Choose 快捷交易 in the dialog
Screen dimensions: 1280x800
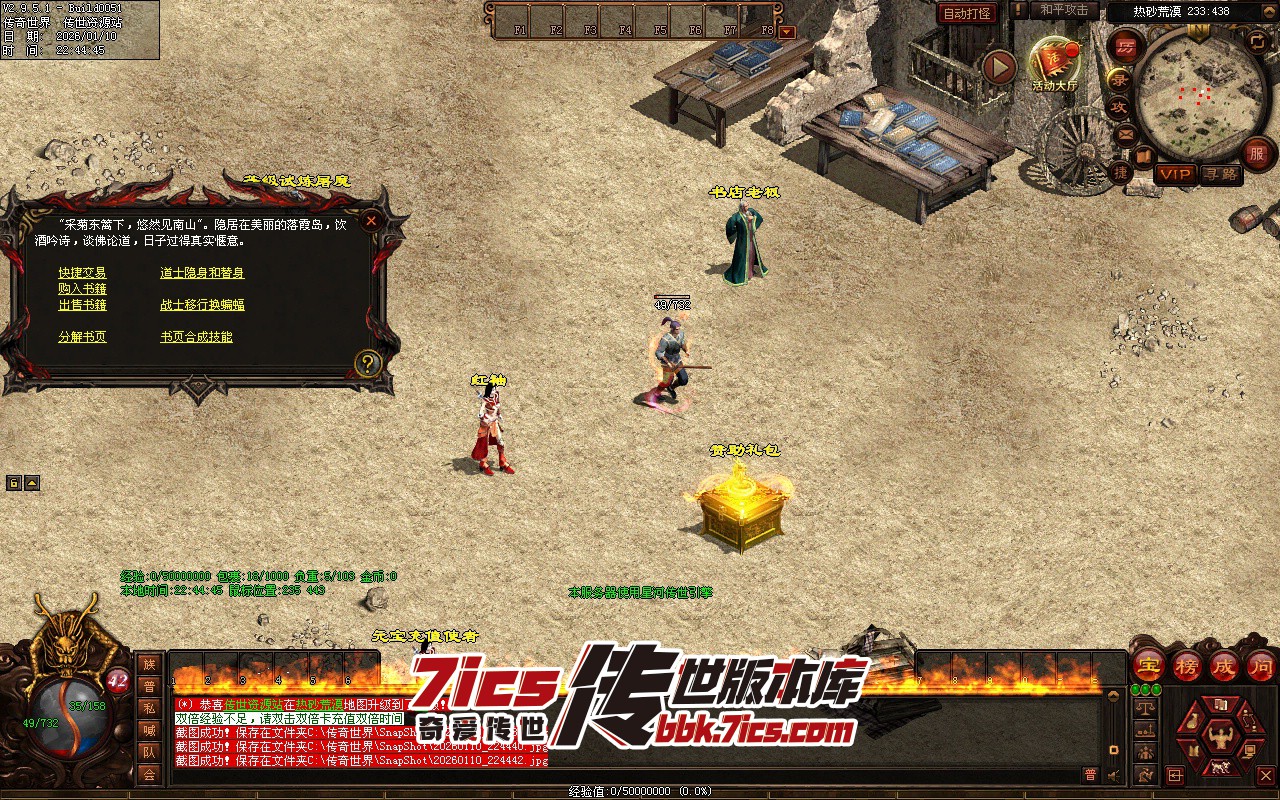click(82, 273)
